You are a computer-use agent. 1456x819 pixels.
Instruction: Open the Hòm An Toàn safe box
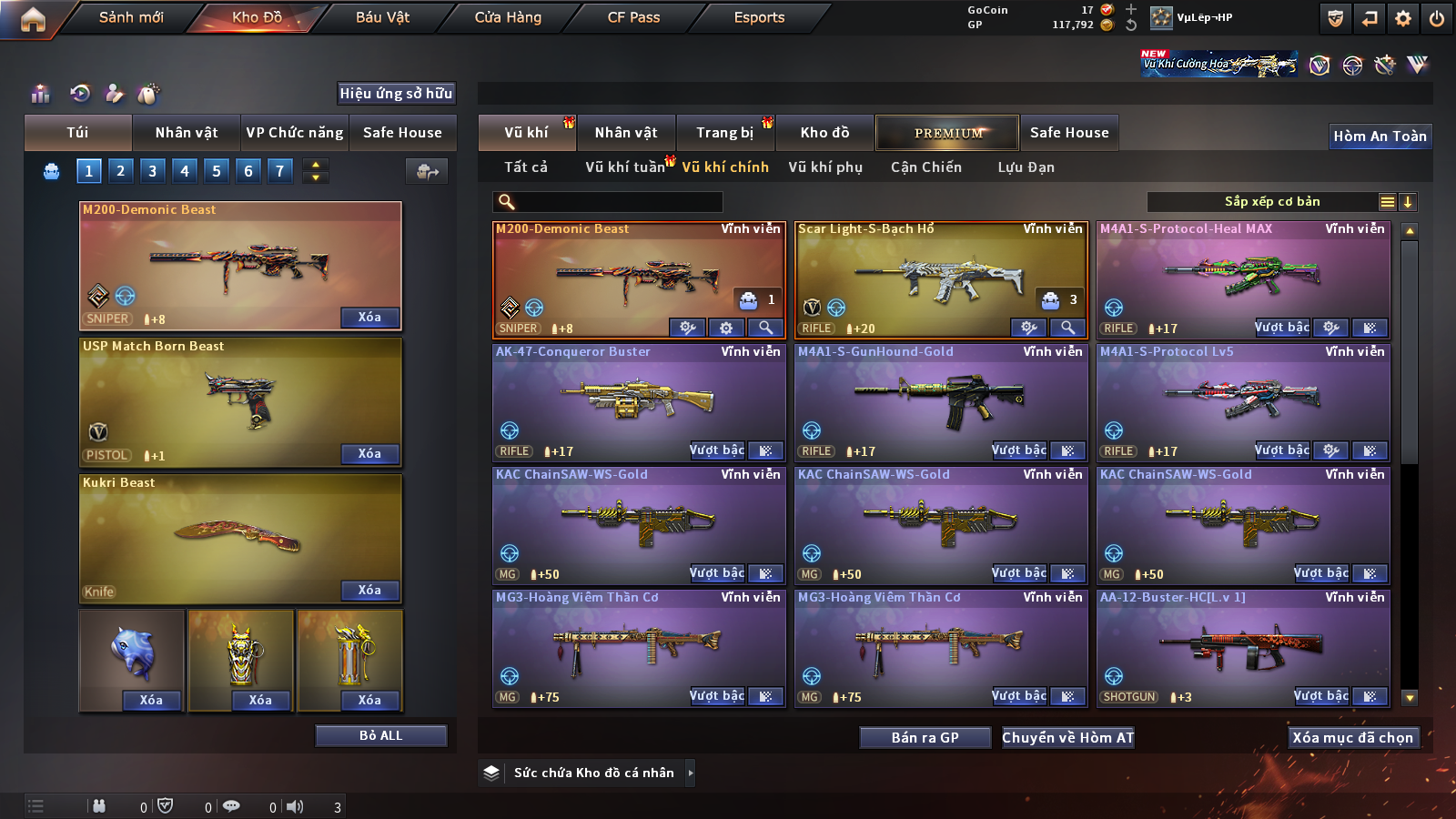pyautogui.click(x=1380, y=136)
